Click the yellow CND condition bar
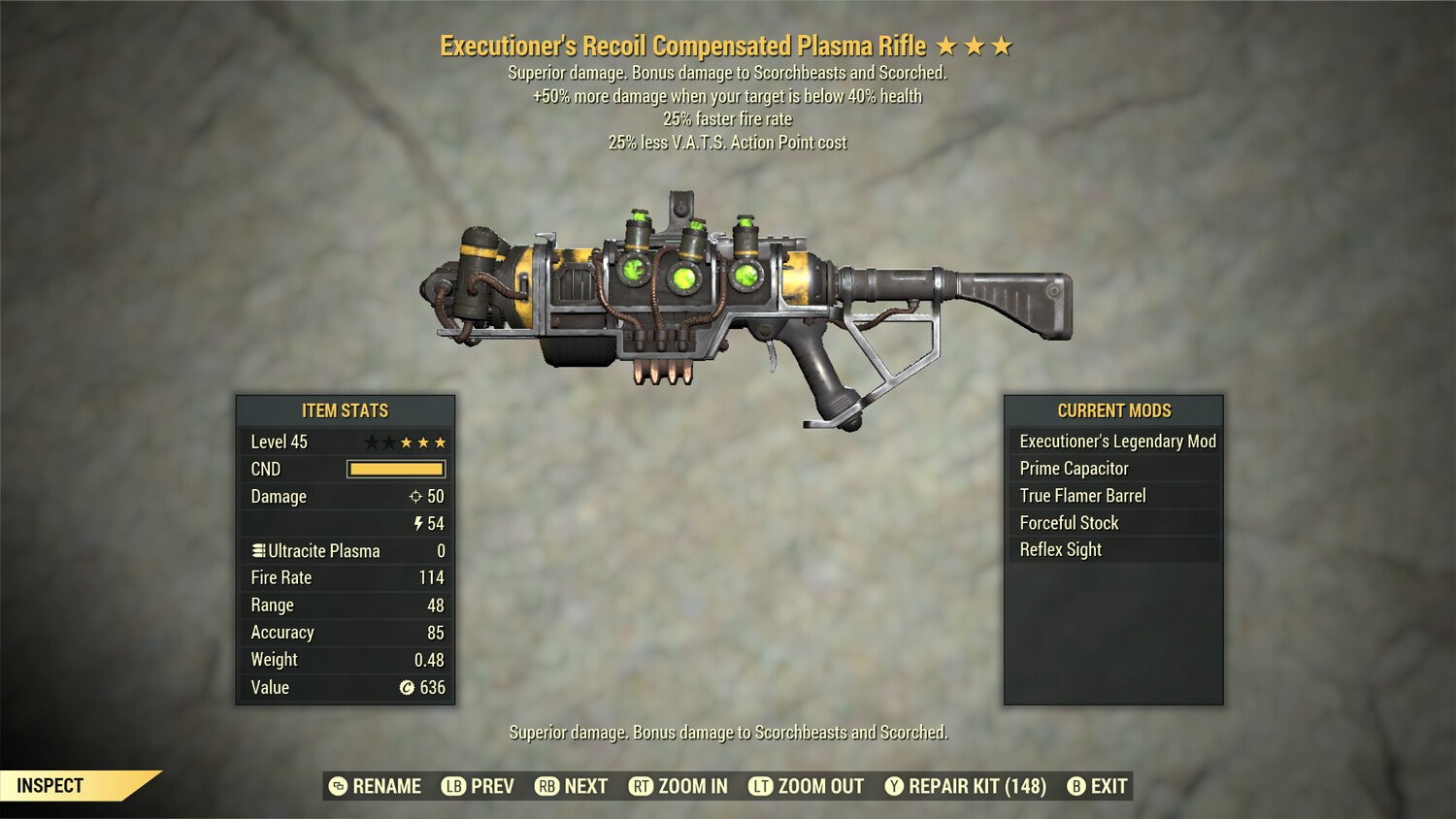The height and width of the screenshot is (819, 1456). coord(395,469)
